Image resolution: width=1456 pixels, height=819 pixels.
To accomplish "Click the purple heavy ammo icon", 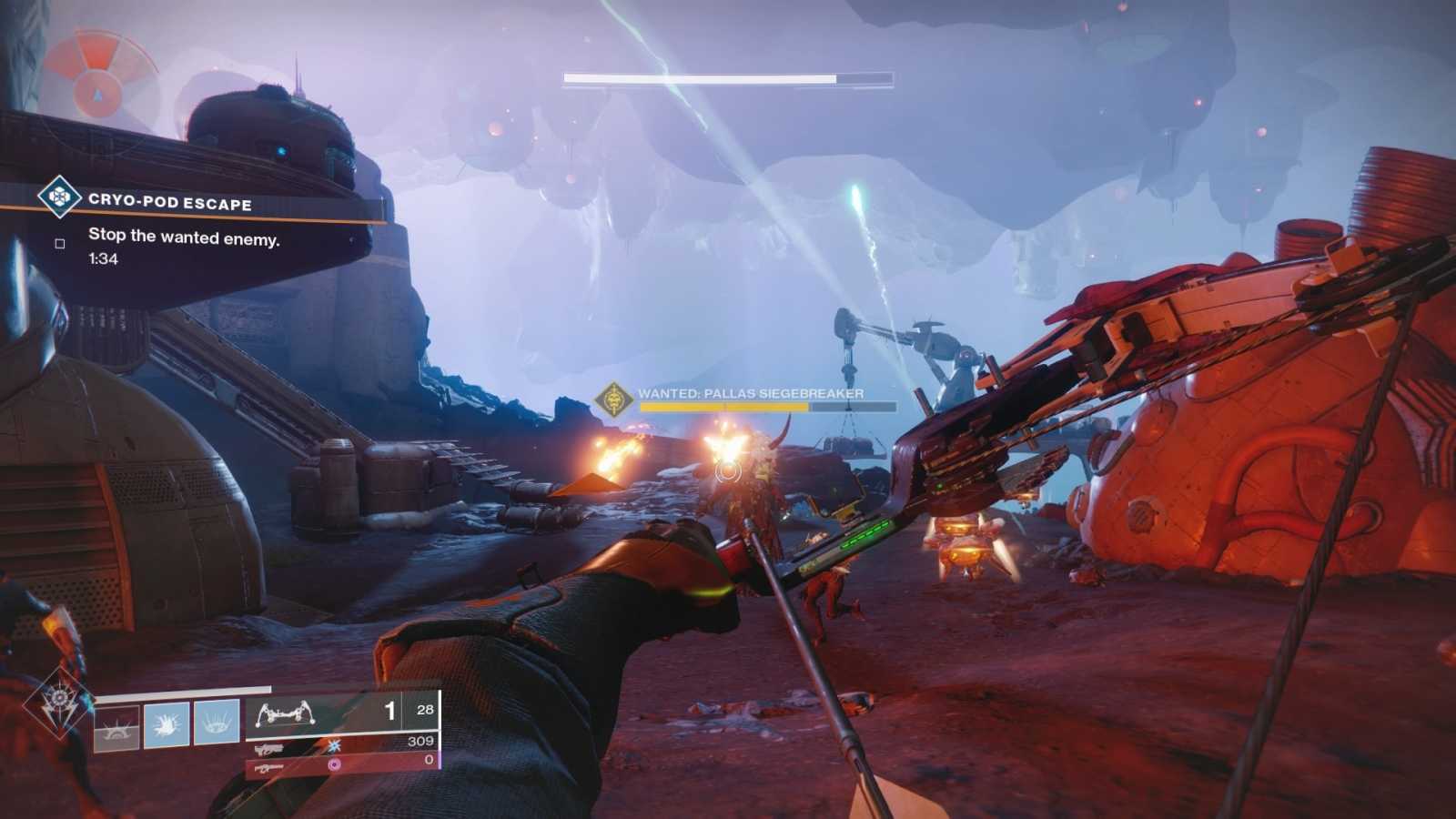I will [334, 763].
